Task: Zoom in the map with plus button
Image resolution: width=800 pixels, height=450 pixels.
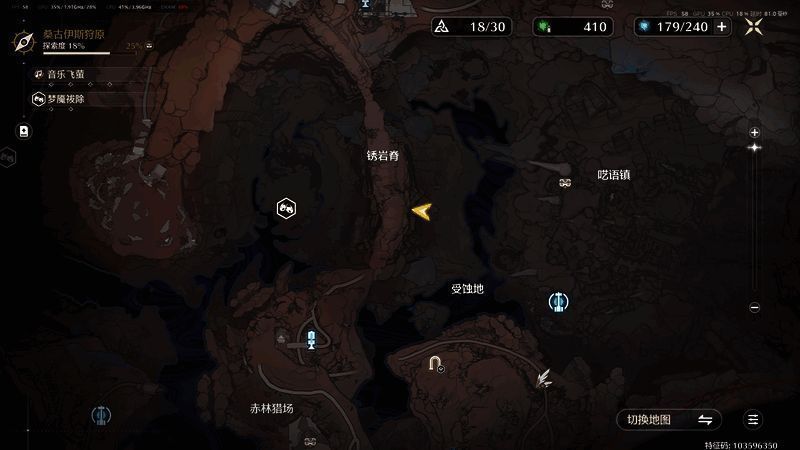Action: pyautogui.click(x=755, y=132)
